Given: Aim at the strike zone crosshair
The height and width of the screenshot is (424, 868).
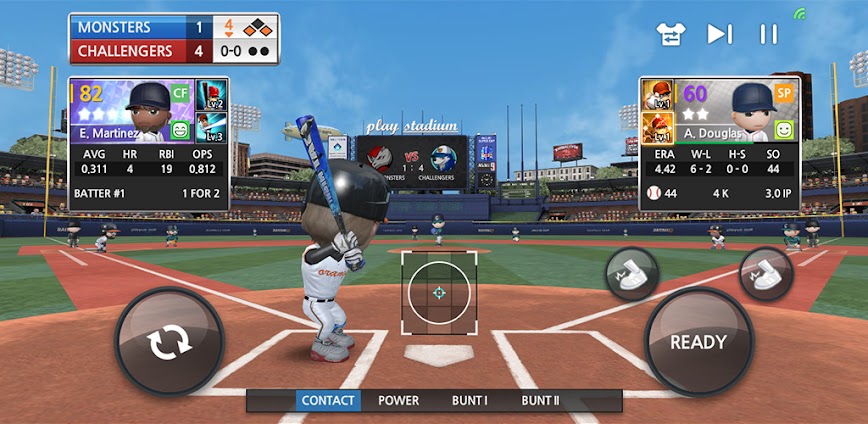Looking at the screenshot, I should (439, 292).
